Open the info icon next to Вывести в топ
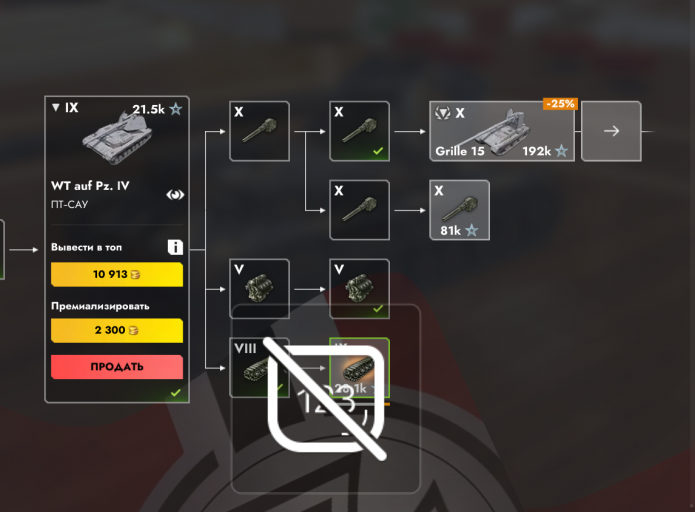 [175, 247]
